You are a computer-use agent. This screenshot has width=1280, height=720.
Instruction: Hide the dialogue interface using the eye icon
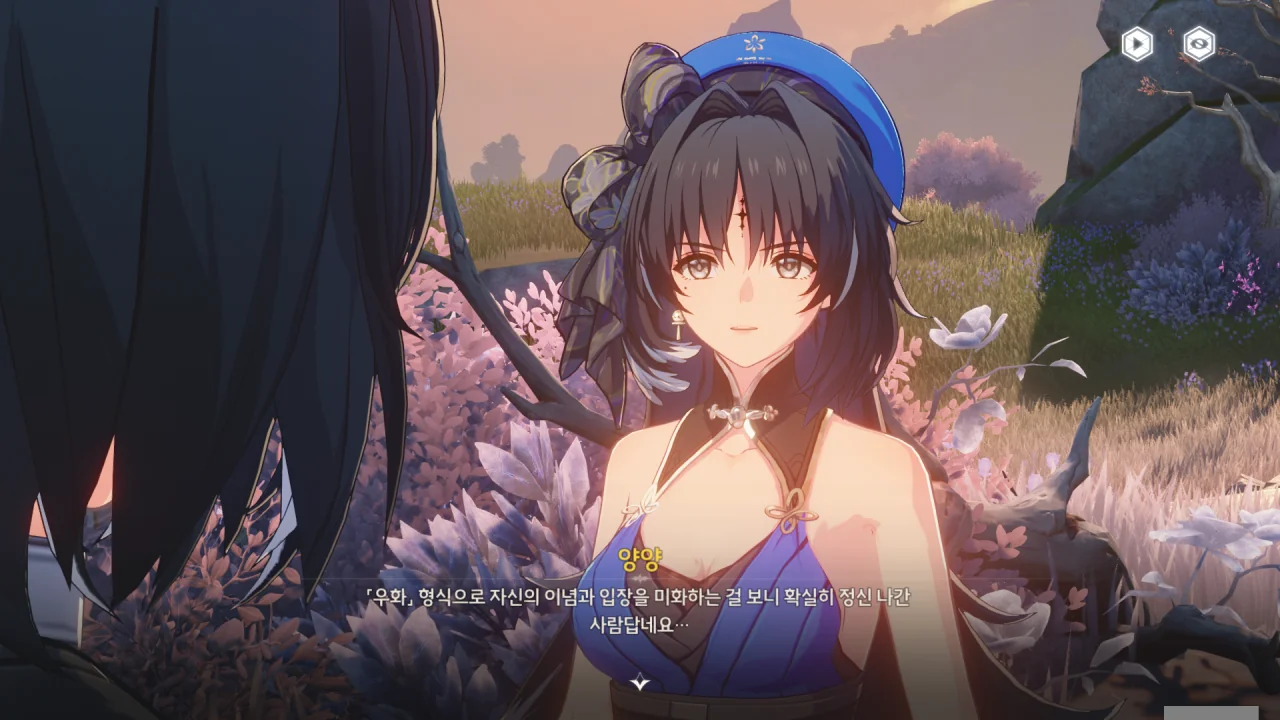tap(1199, 44)
